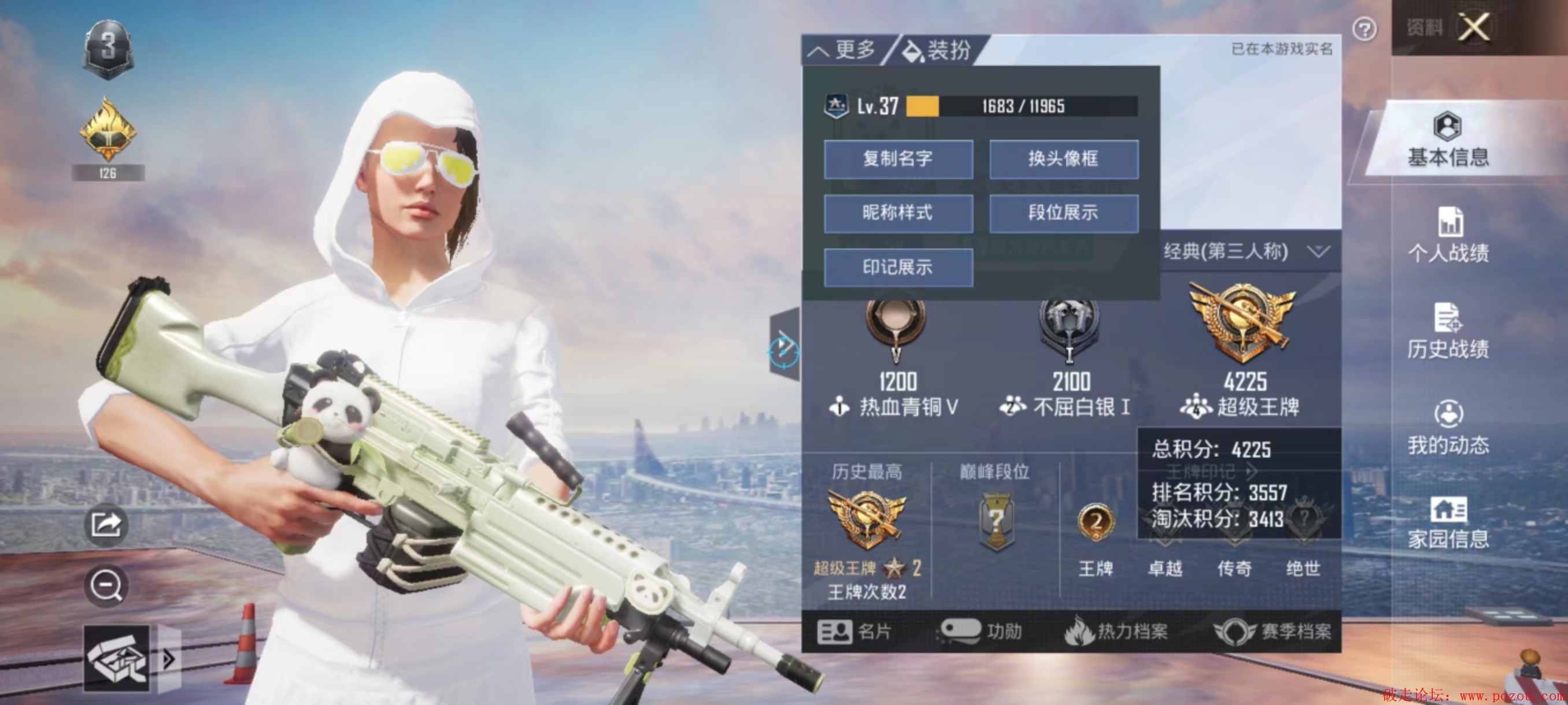Open the 热力档案 section
1568x705 pixels.
coord(1116,632)
